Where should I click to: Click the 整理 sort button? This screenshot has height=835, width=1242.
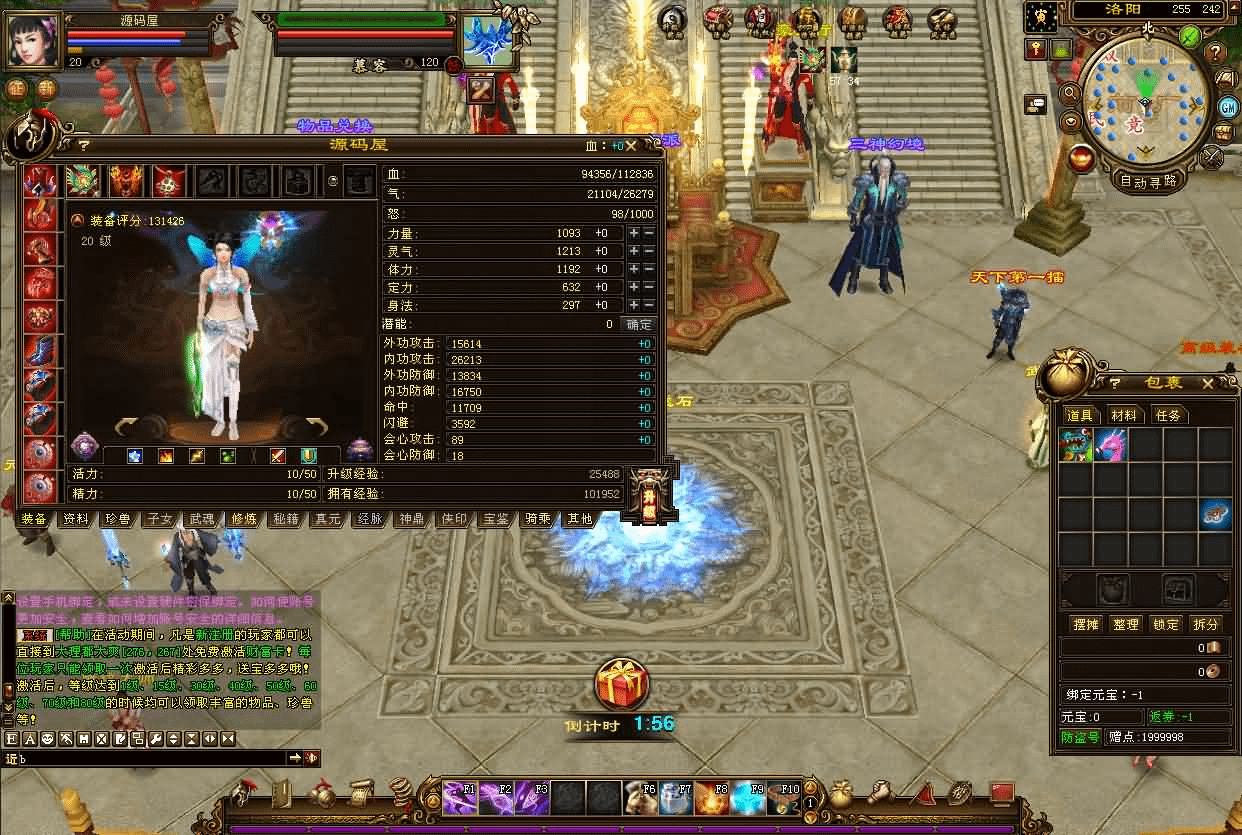pyautogui.click(x=1126, y=624)
